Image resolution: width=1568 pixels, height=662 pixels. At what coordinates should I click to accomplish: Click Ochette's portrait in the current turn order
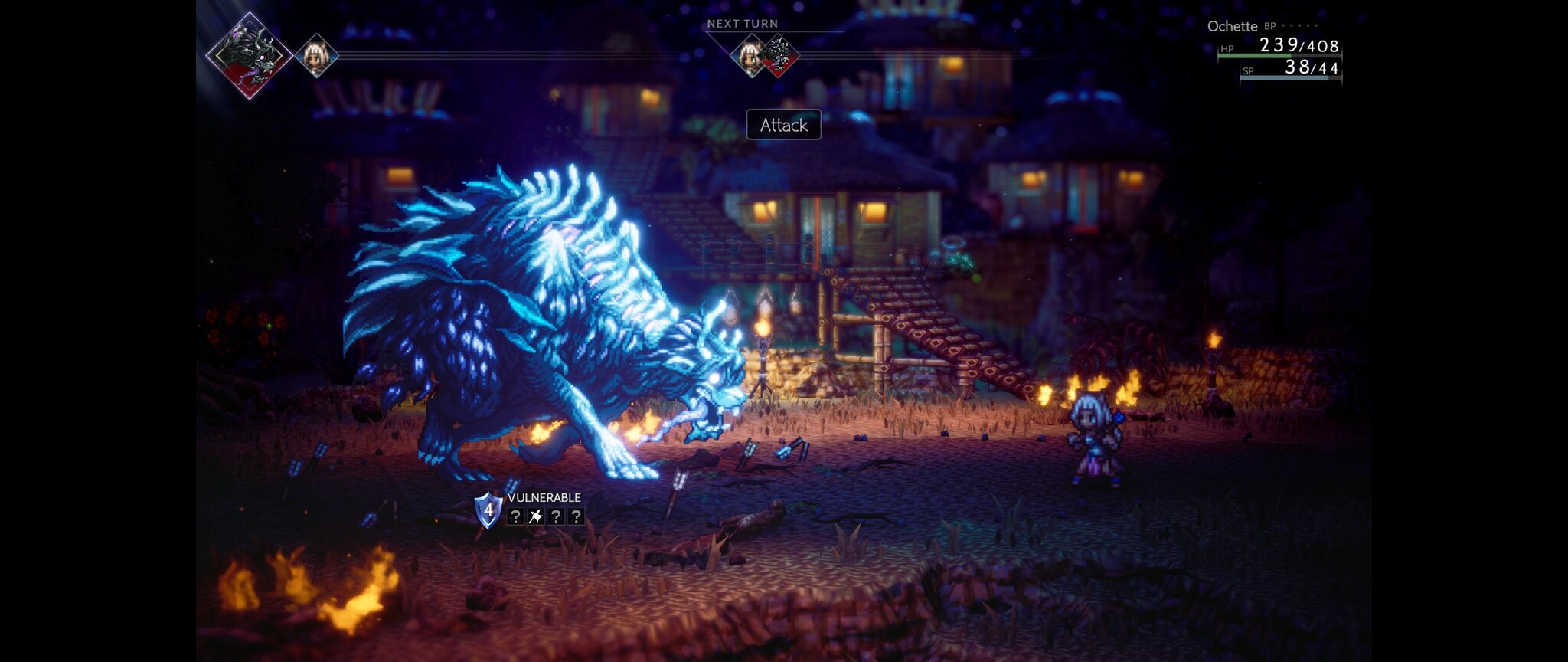coord(316,55)
